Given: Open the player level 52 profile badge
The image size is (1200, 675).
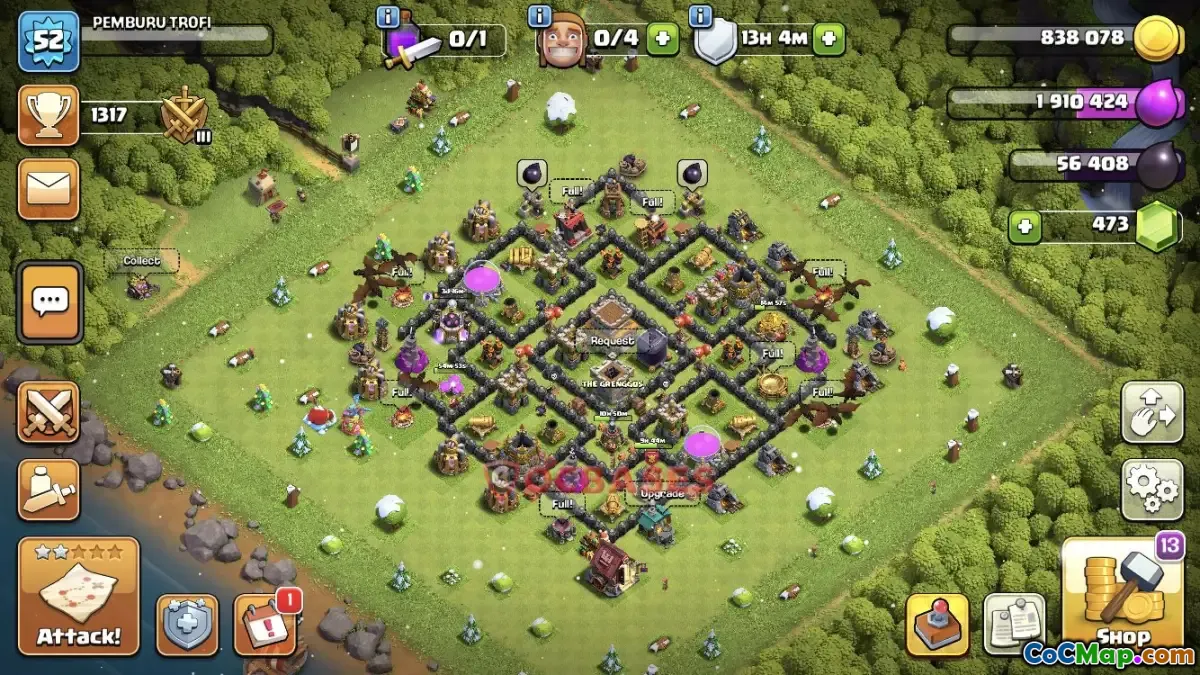Looking at the screenshot, I should pos(48,42).
